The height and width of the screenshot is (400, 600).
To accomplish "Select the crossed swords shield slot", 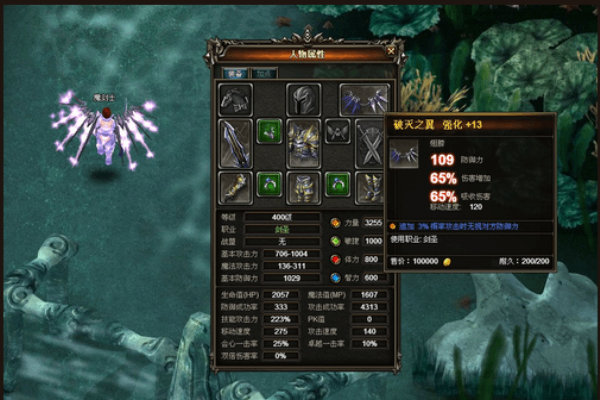I will 370,145.
